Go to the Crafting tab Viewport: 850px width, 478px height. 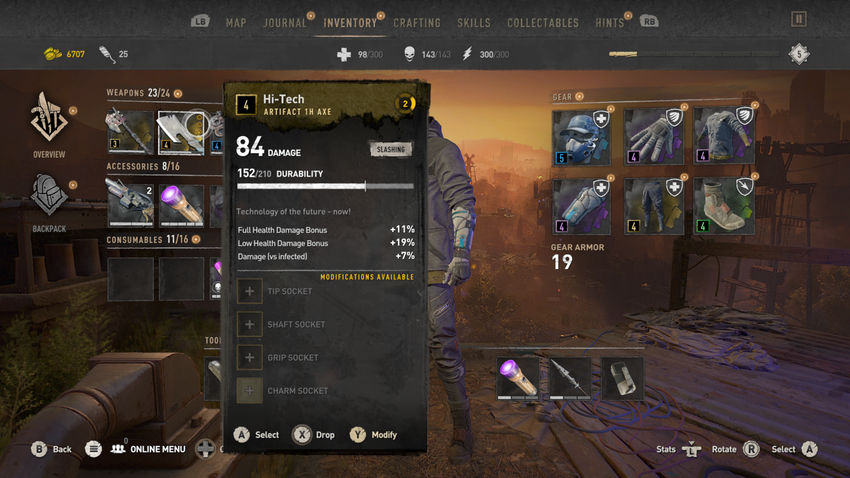(417, 23)
